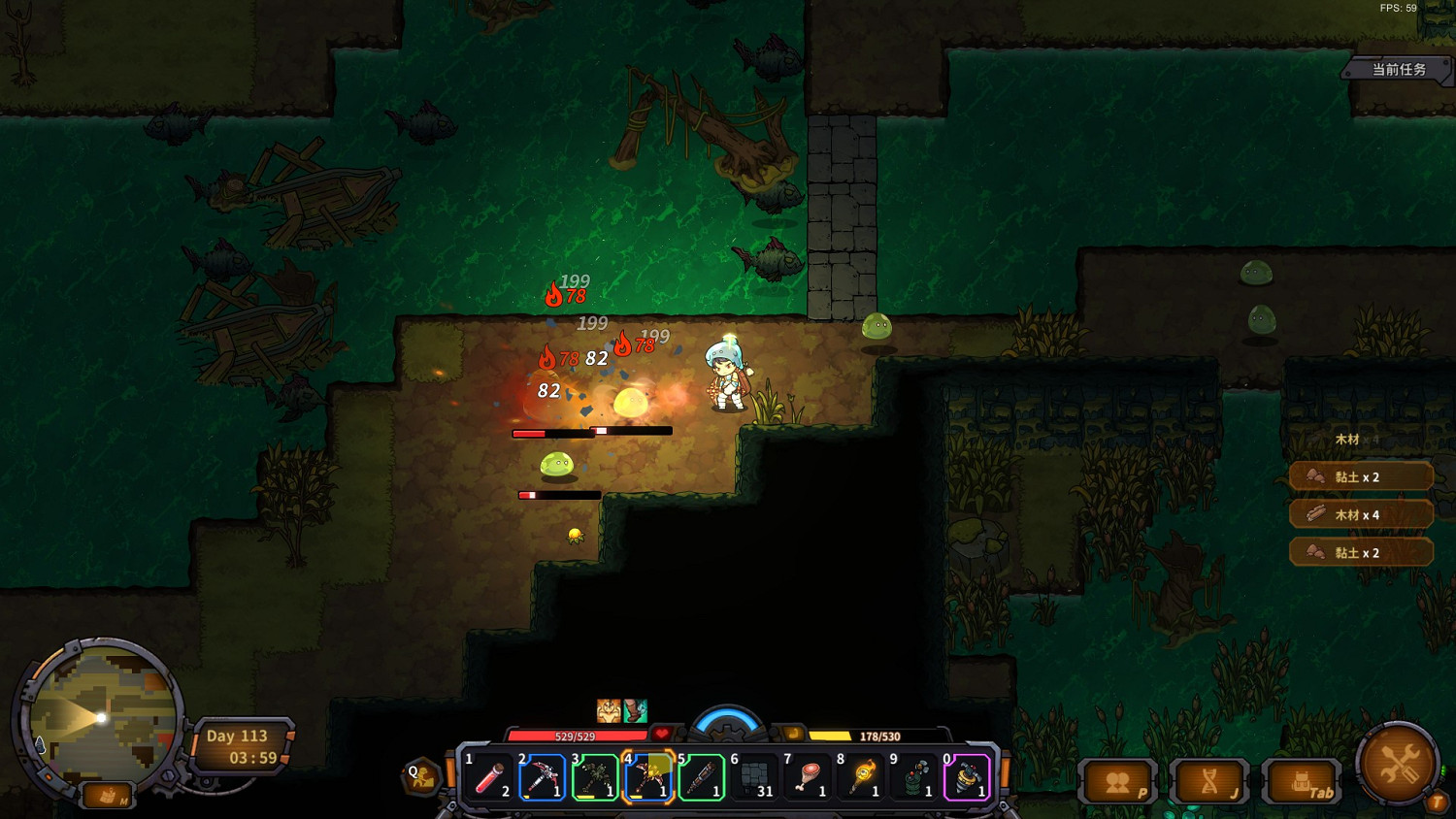Equip the flaming torch in slot 8
This screenshot has height=819, width=1456.
point(861,778)
